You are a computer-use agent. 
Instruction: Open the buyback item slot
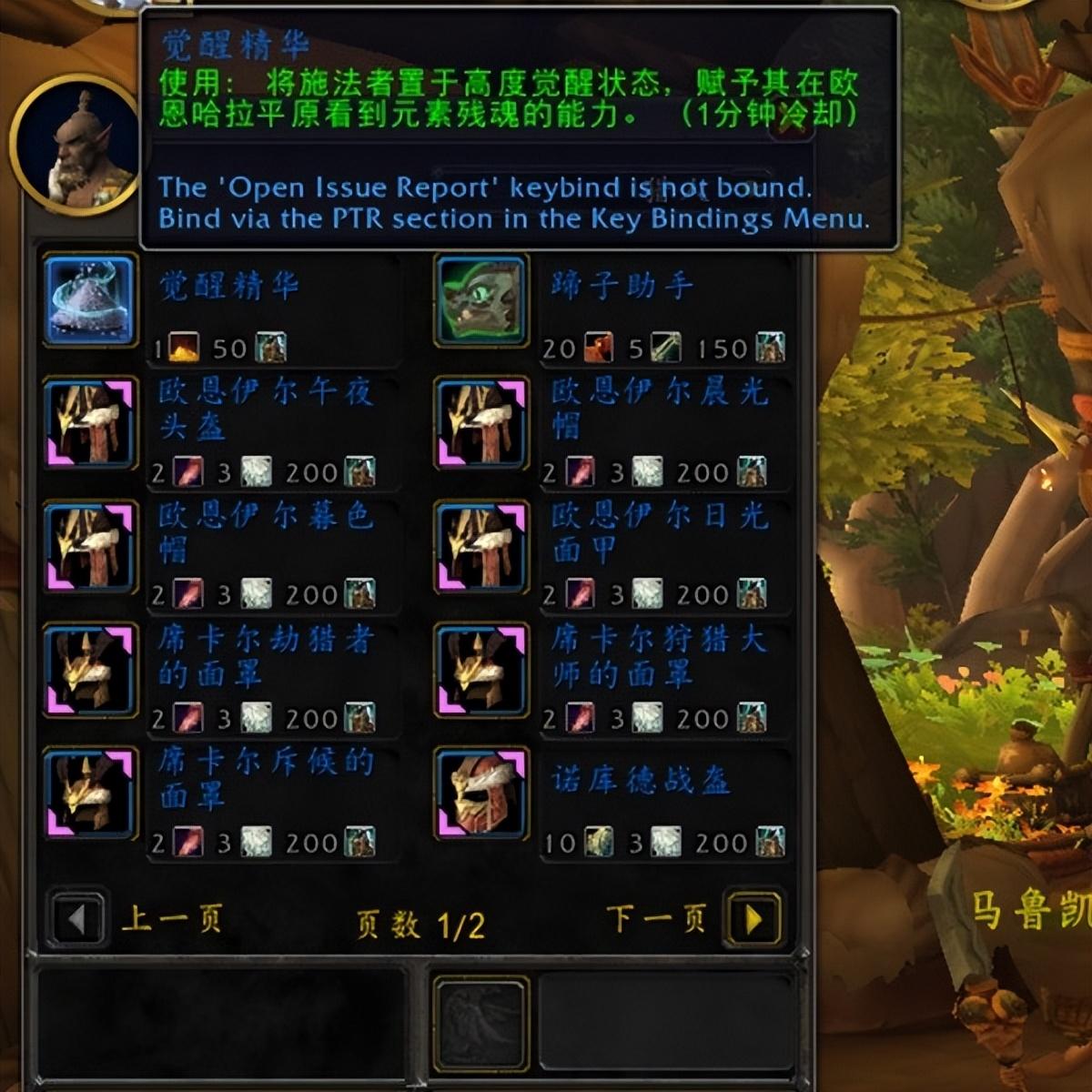pyautogui.click(x=480, y=1024)
